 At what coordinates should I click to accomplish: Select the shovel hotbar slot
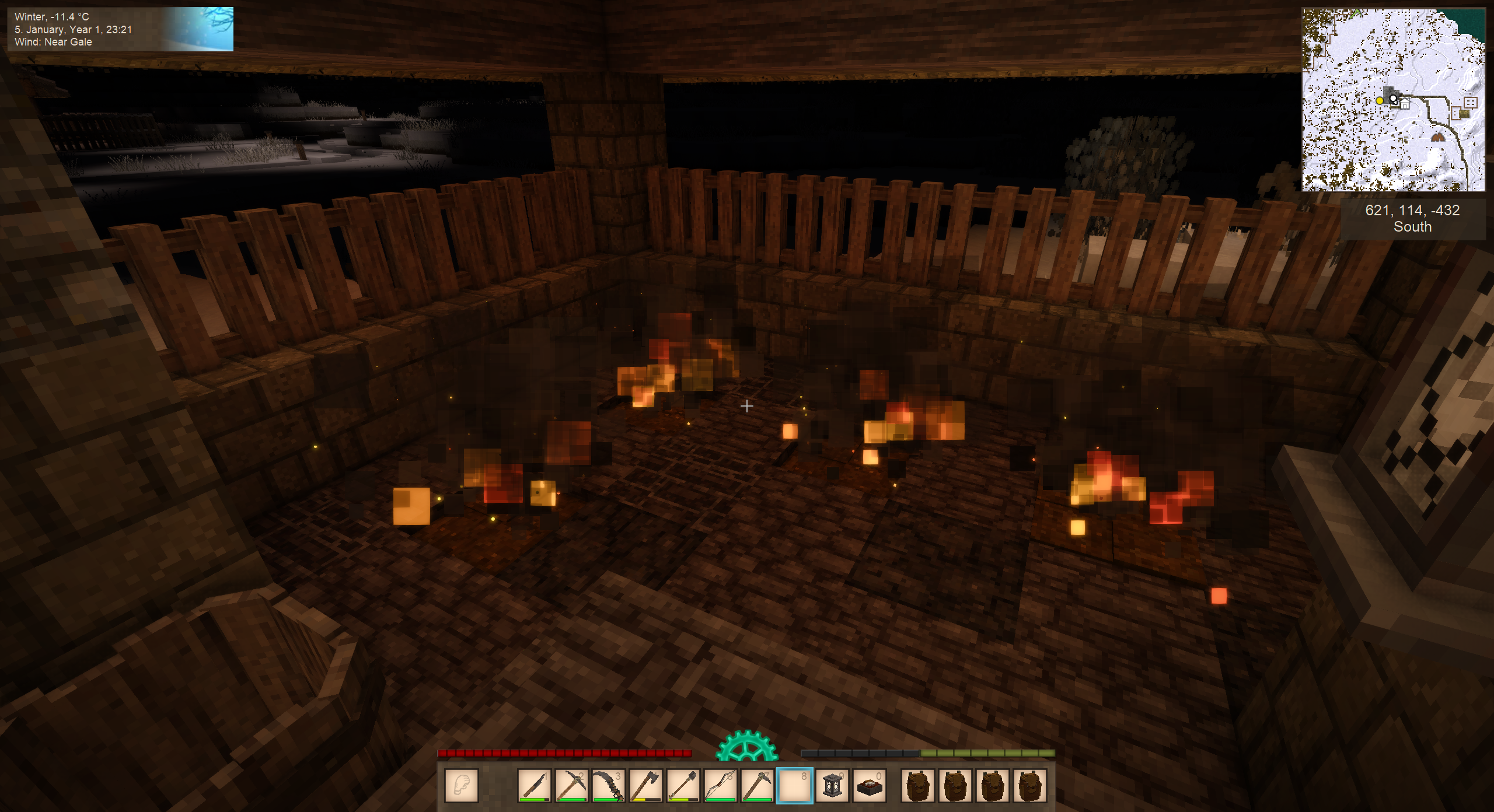coord(683,785)
